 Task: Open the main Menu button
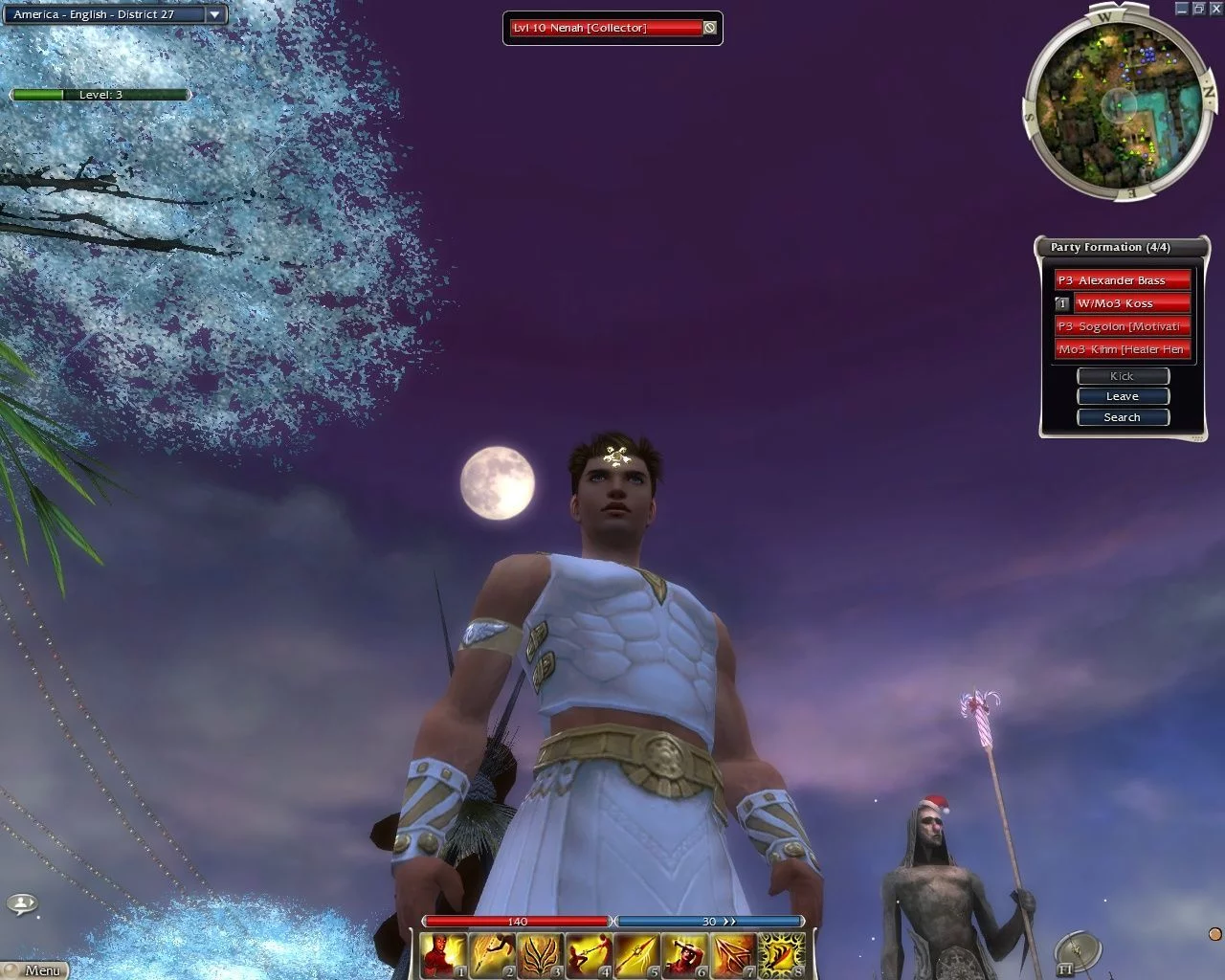(x=34, y=970)
